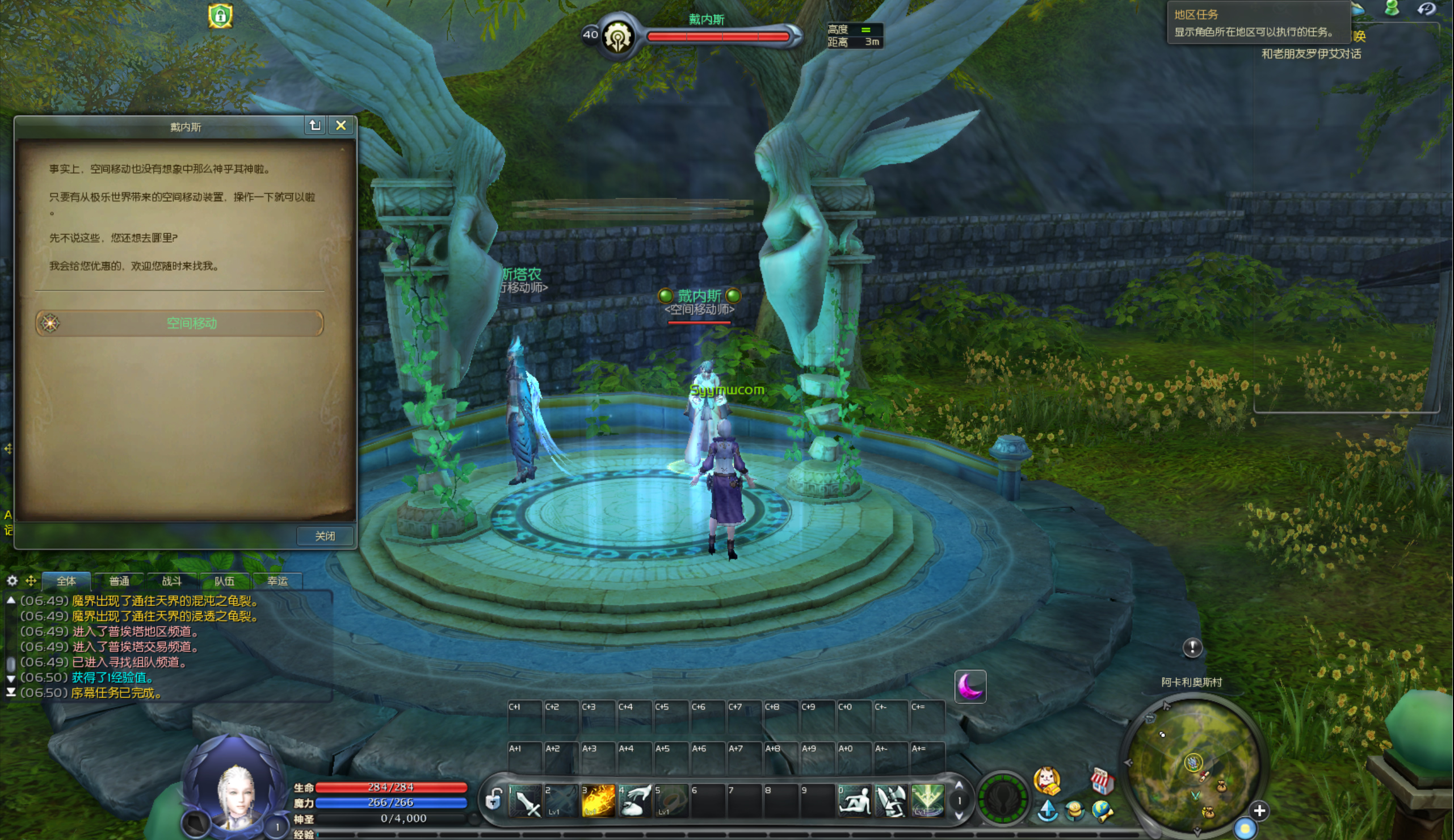Show the 幸运 chat tab
1454x840 pixels.
coord(277,581)
